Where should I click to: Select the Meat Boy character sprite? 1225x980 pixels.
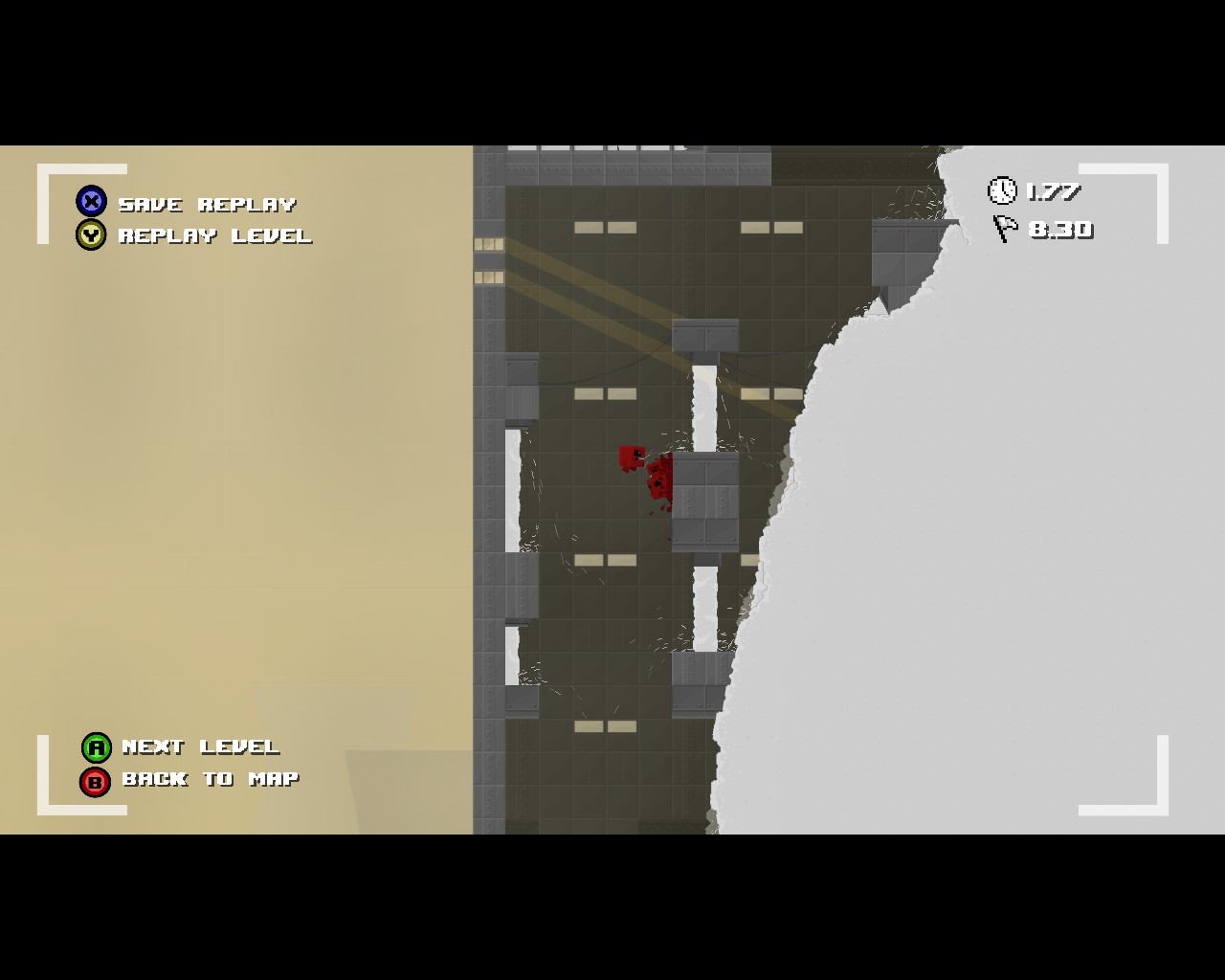point(628,459)
